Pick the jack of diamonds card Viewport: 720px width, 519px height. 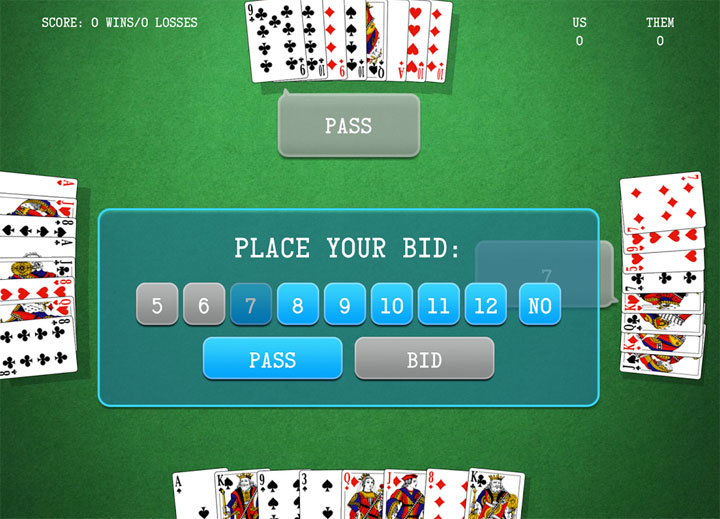(x=404, y=497)
